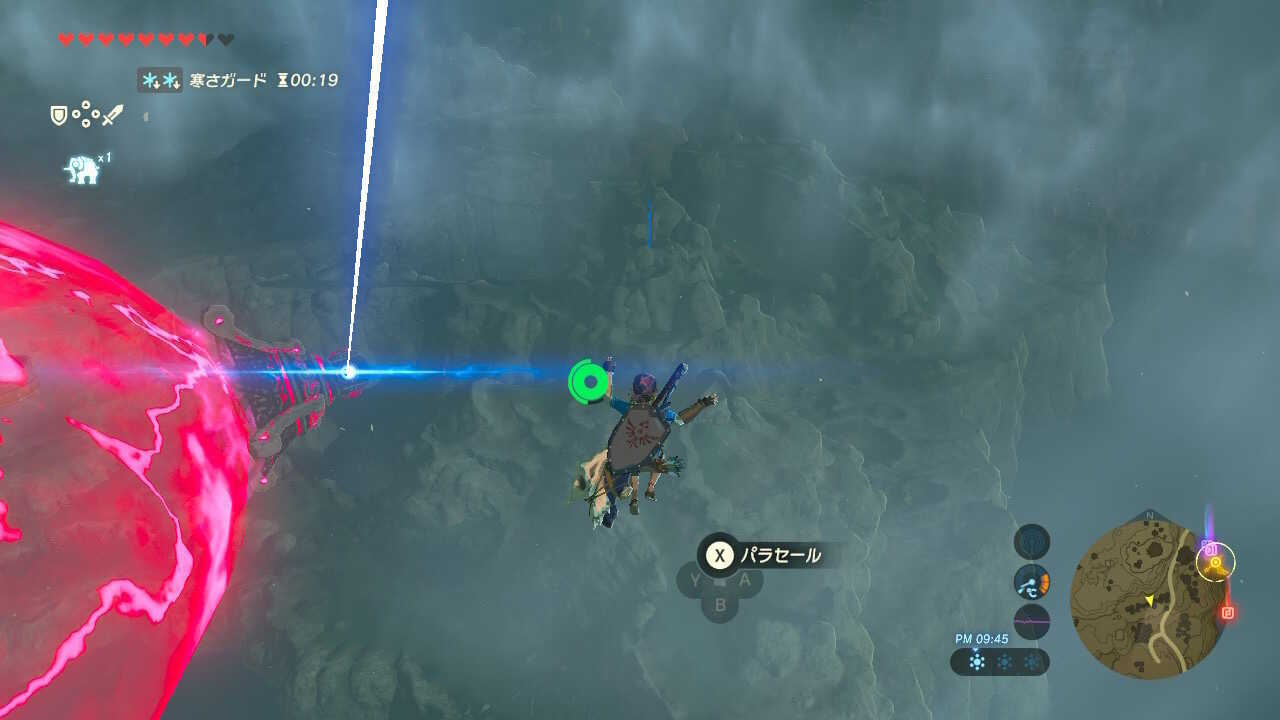1280x720 pixels.
Task: Click the PM 09:45 clock display
Action: point(981,638)
